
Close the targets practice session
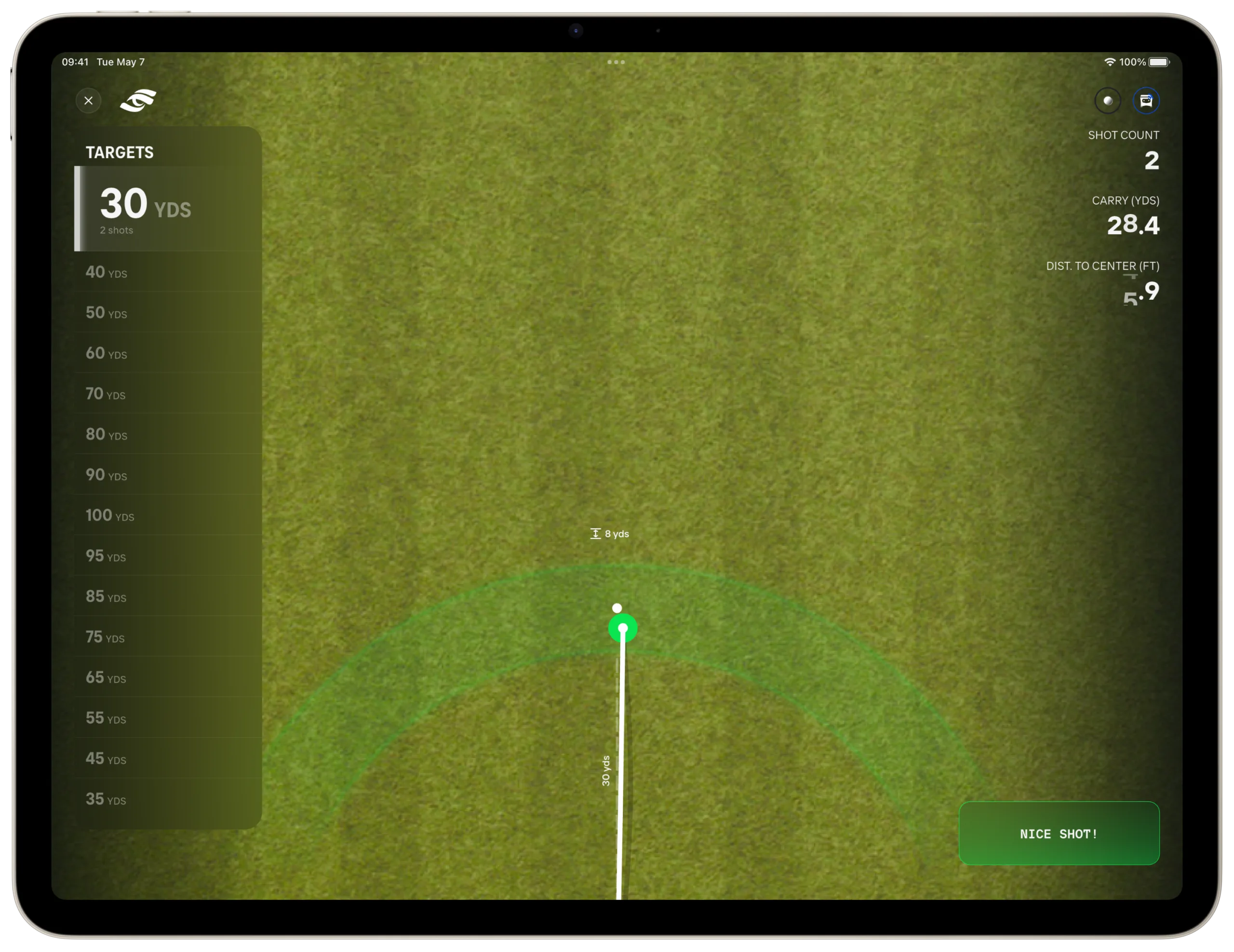89,101
